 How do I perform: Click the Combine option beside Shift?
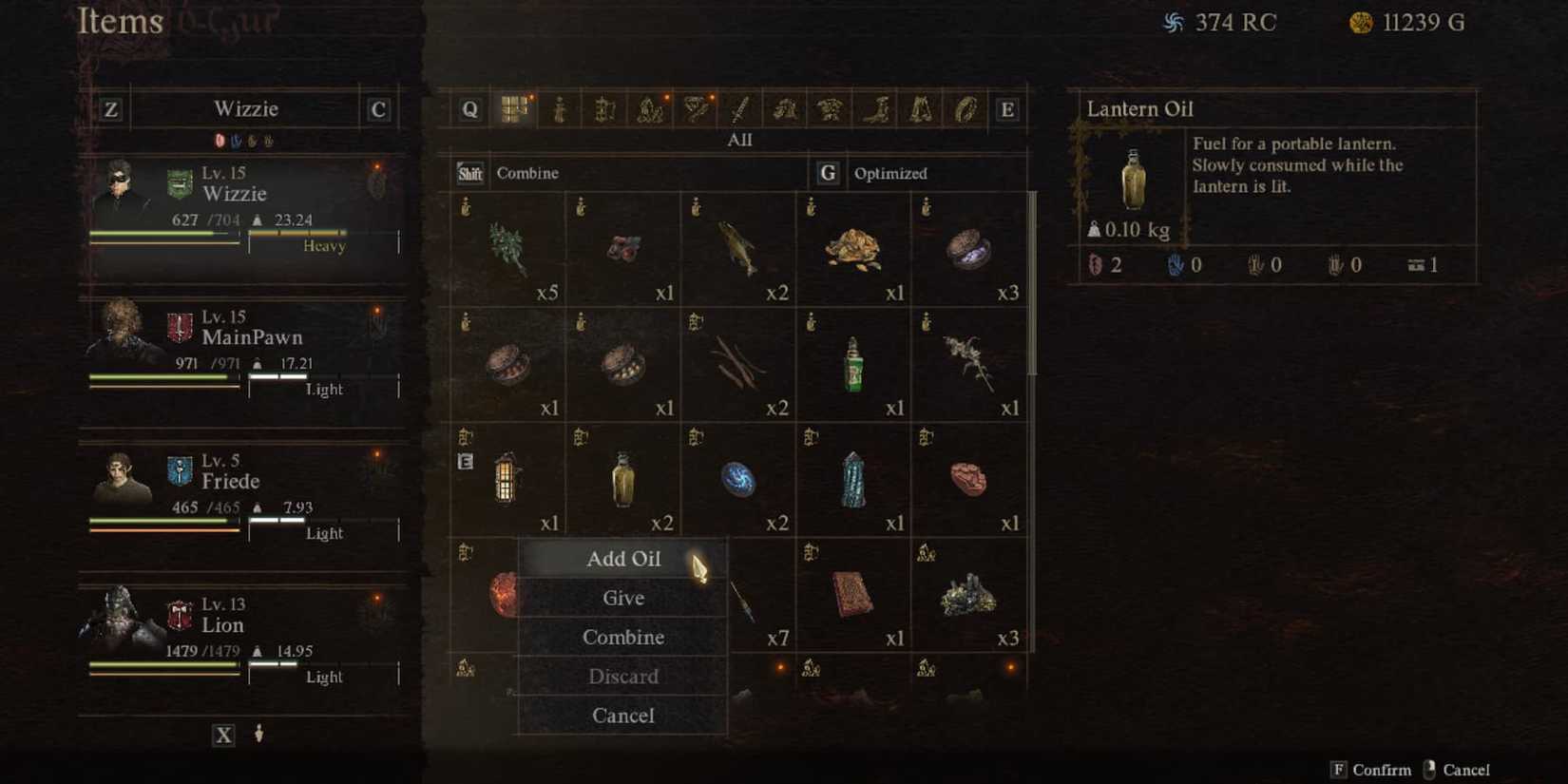point(528,173)
